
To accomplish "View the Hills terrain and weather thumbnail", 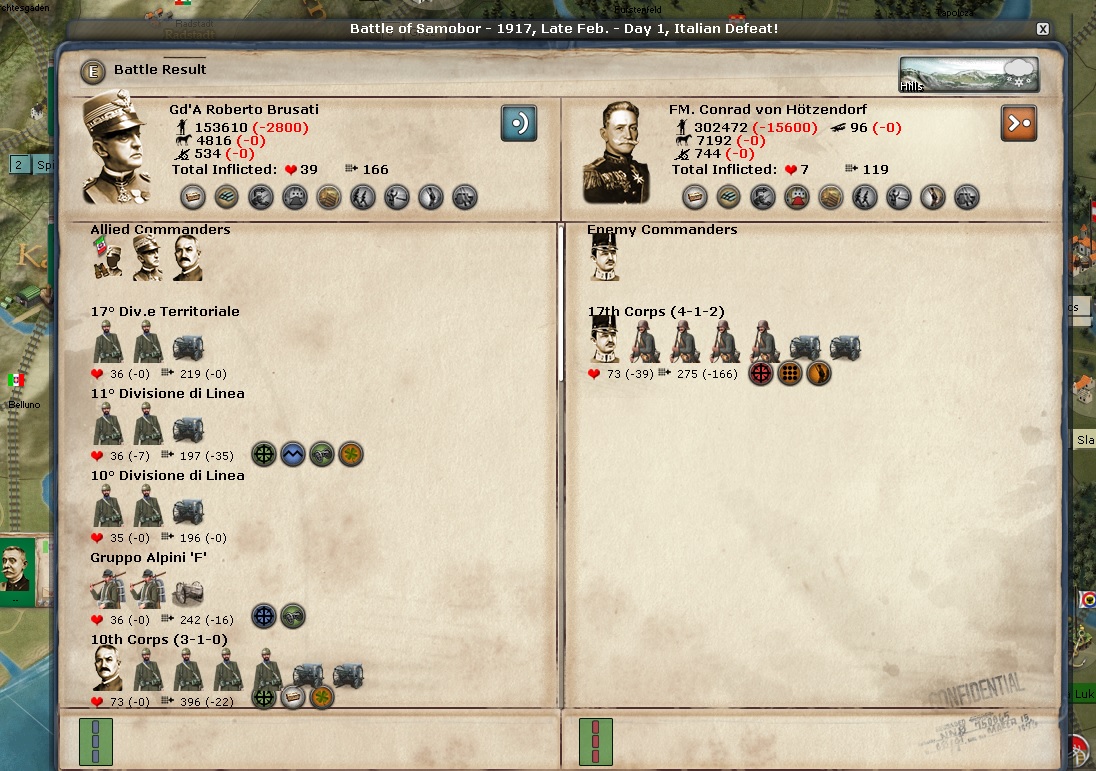I will 968,75.
